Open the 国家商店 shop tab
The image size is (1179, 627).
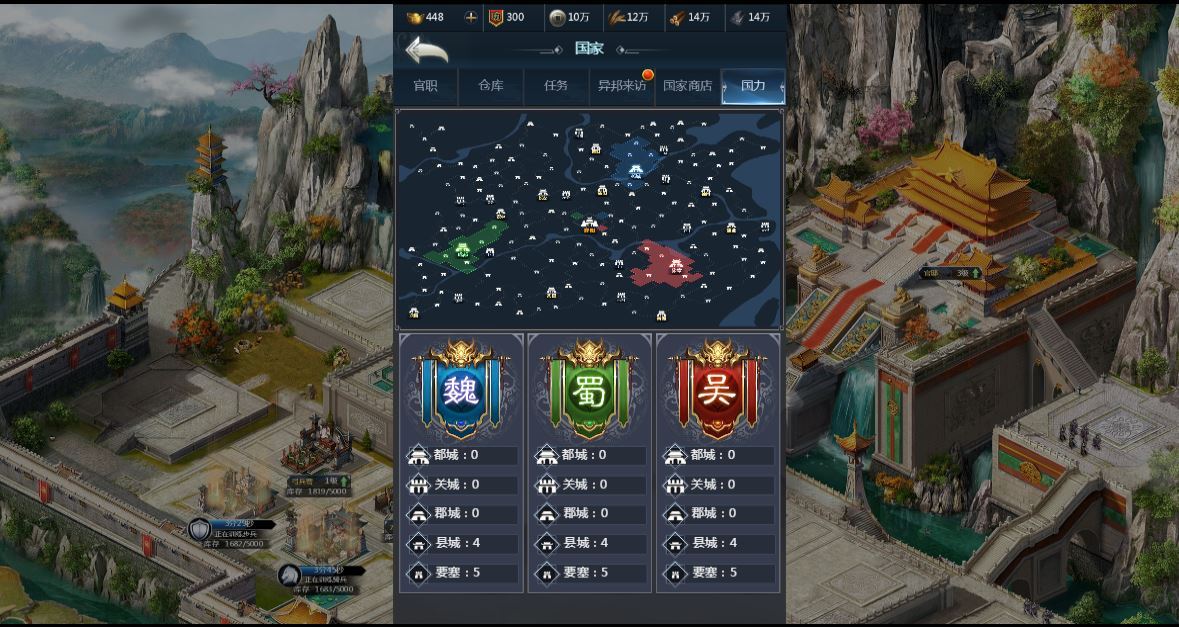click(688, 86)
